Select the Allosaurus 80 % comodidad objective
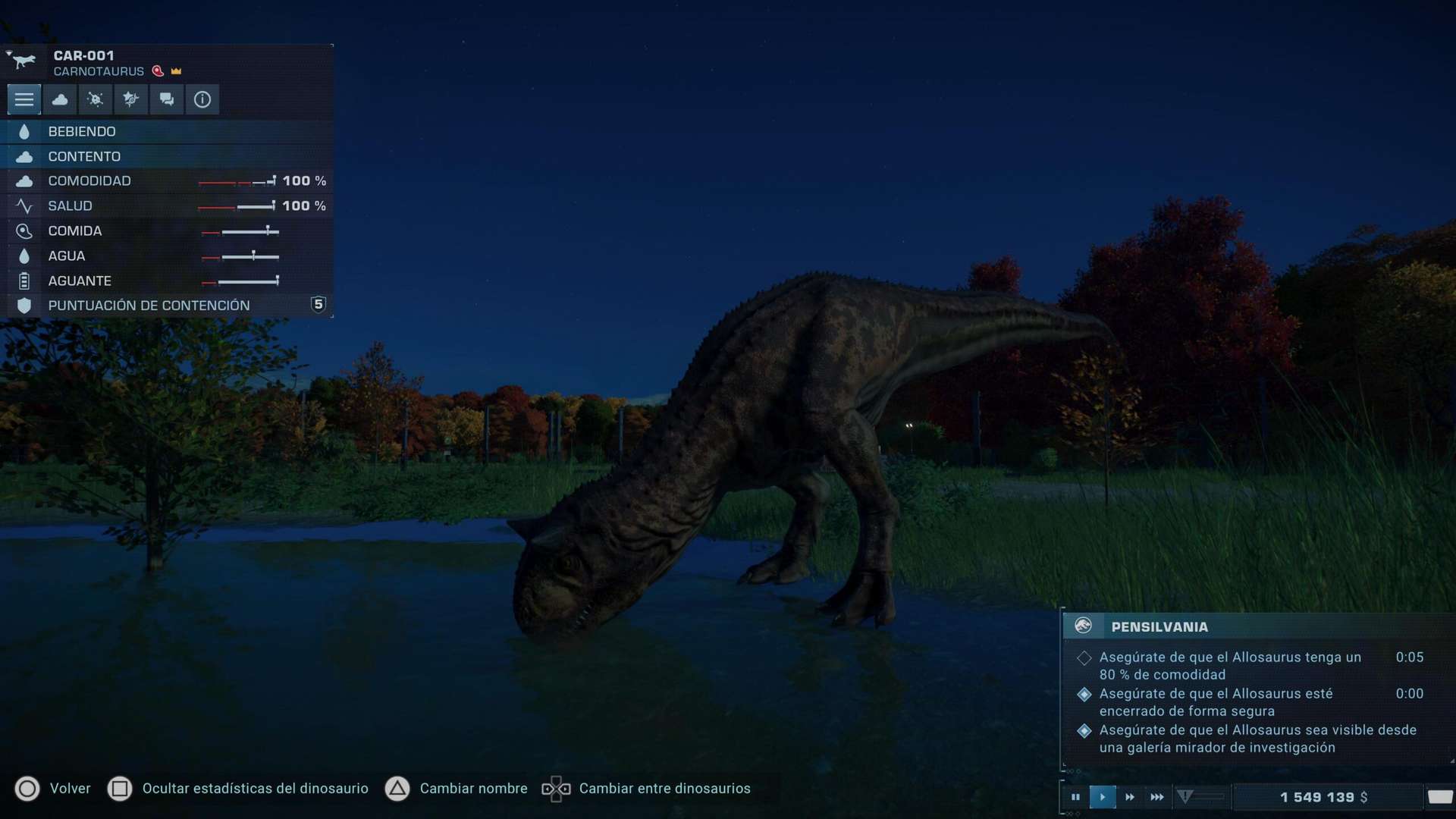Image resolution: width=1456 pixels, height=819 pixels. [x=1230, y=666]
